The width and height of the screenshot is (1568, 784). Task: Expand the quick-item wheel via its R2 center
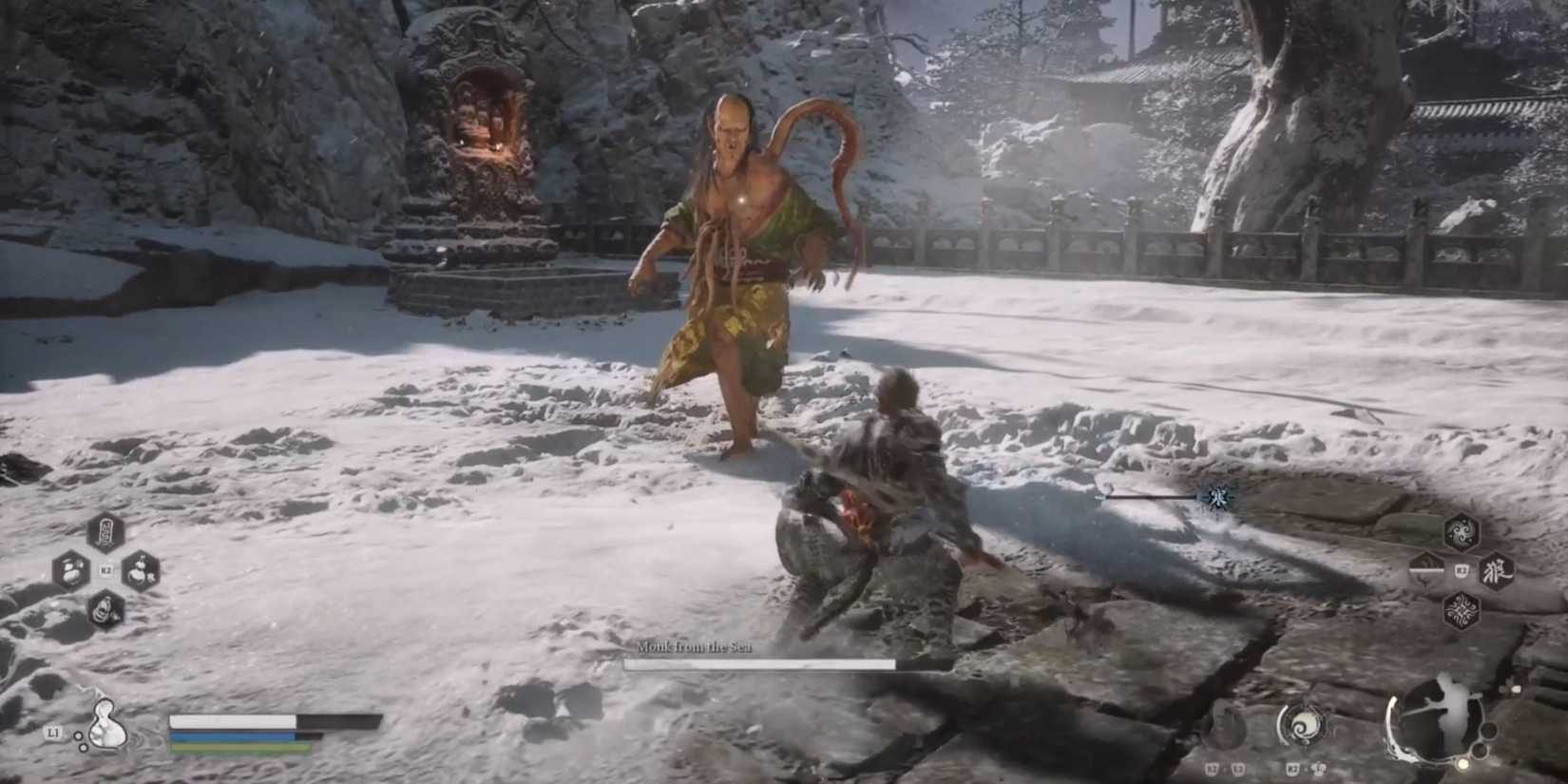click(x=105, y=569)
